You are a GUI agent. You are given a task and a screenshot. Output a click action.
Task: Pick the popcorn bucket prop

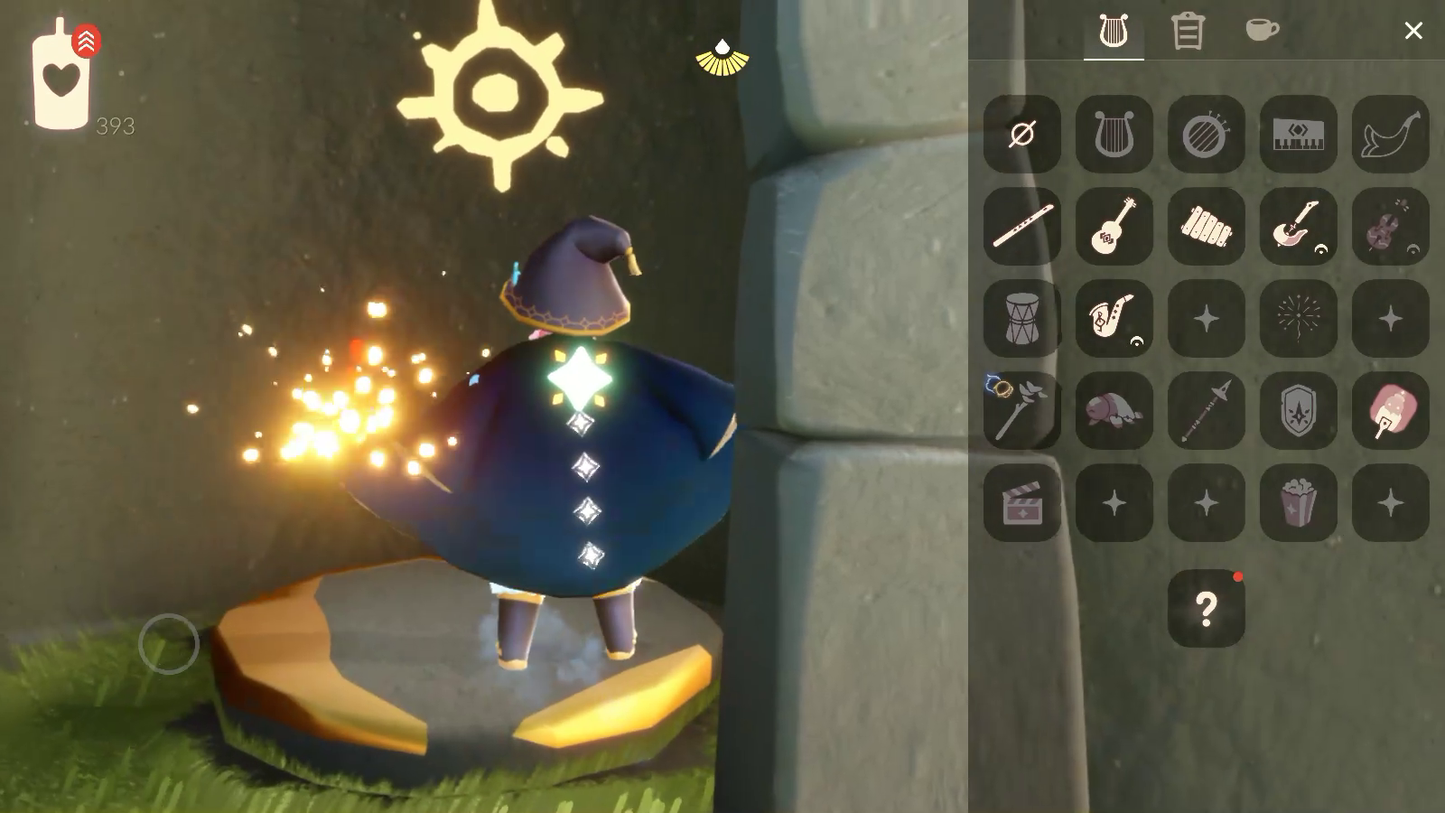1298,502
